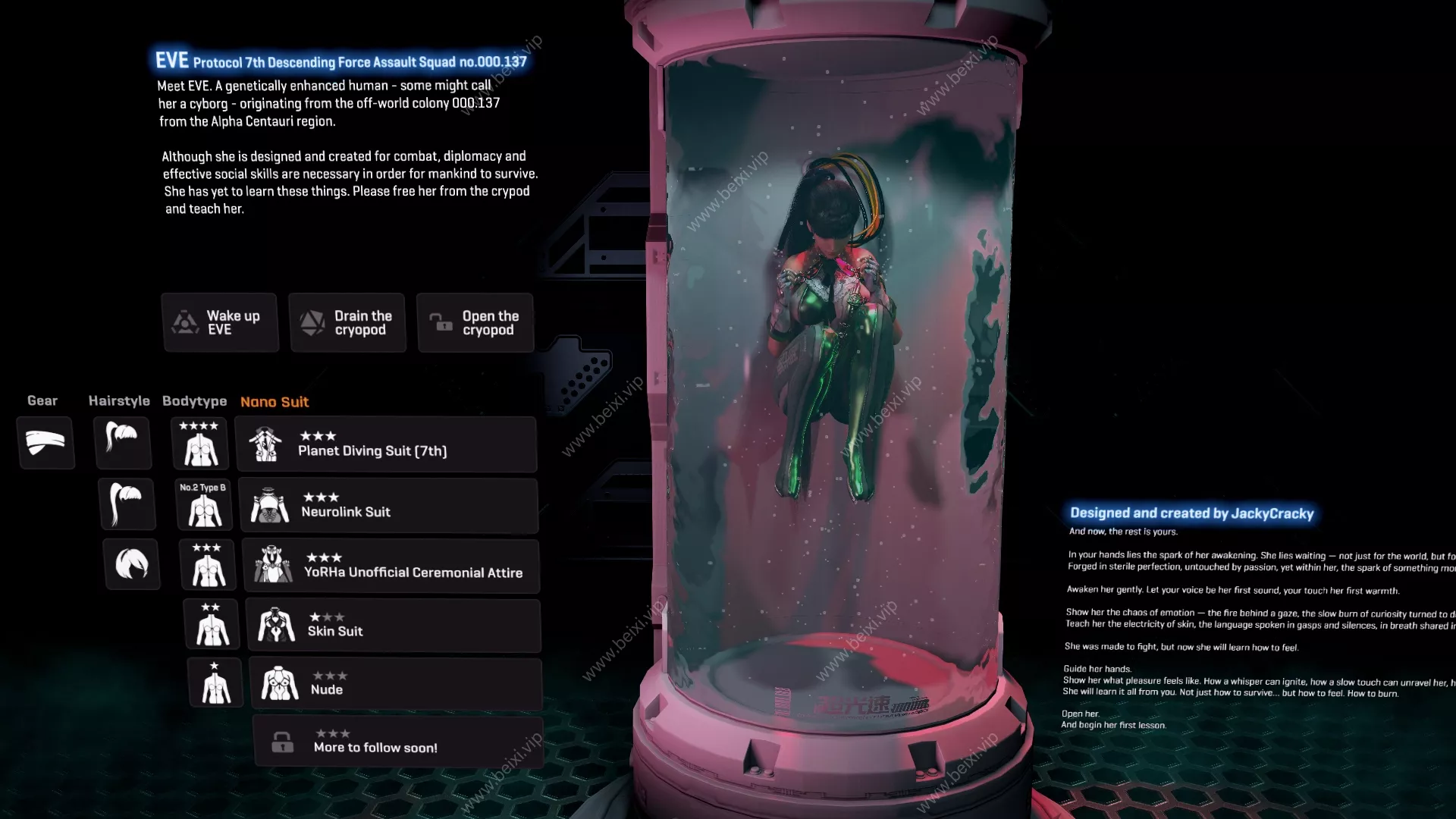The height and width of the screenshot is (819, 1456).
Task: Click the locked More to follow soon entry
Action: tap(398, 741)
